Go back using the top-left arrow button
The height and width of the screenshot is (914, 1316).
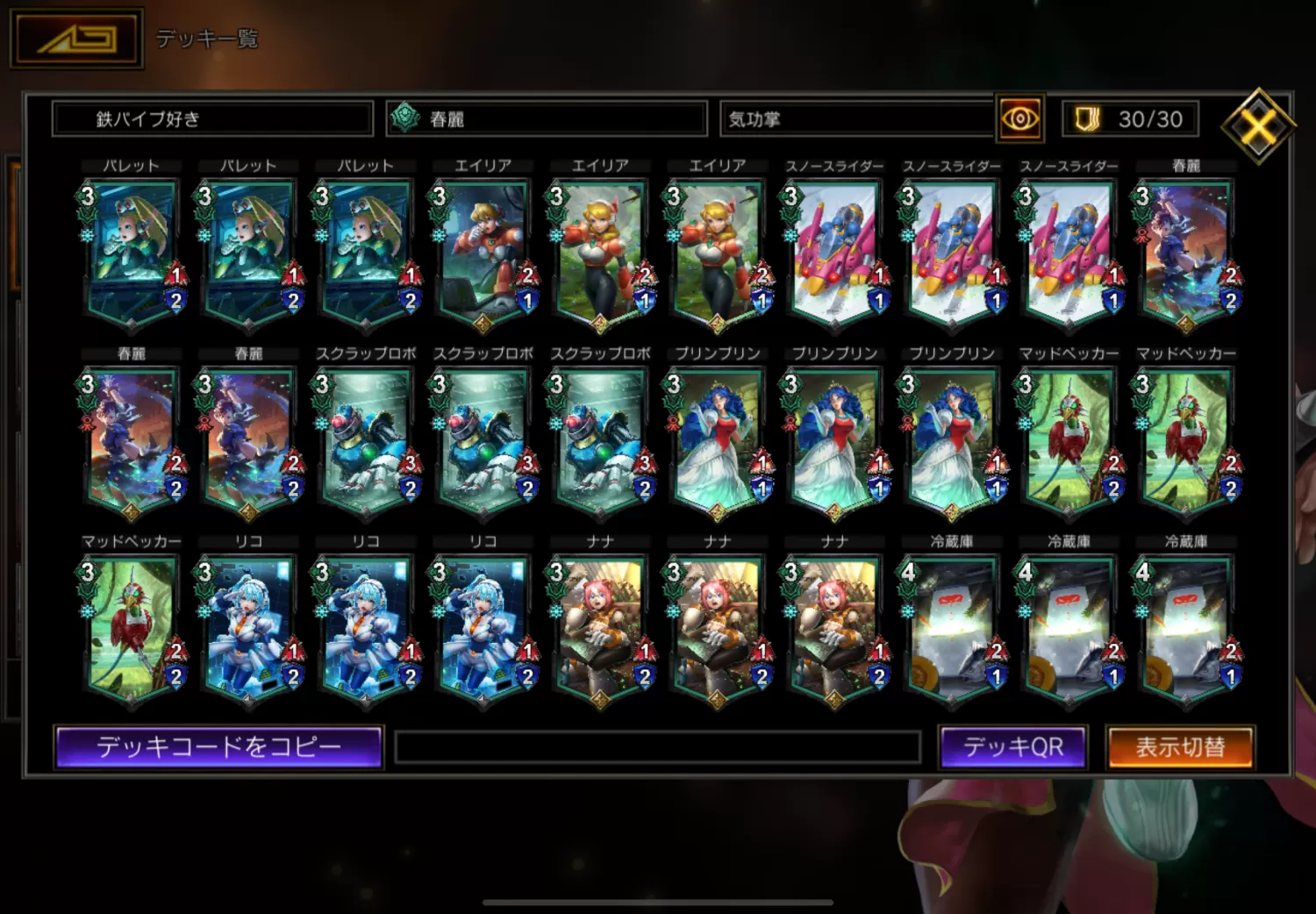click(76, 39)
